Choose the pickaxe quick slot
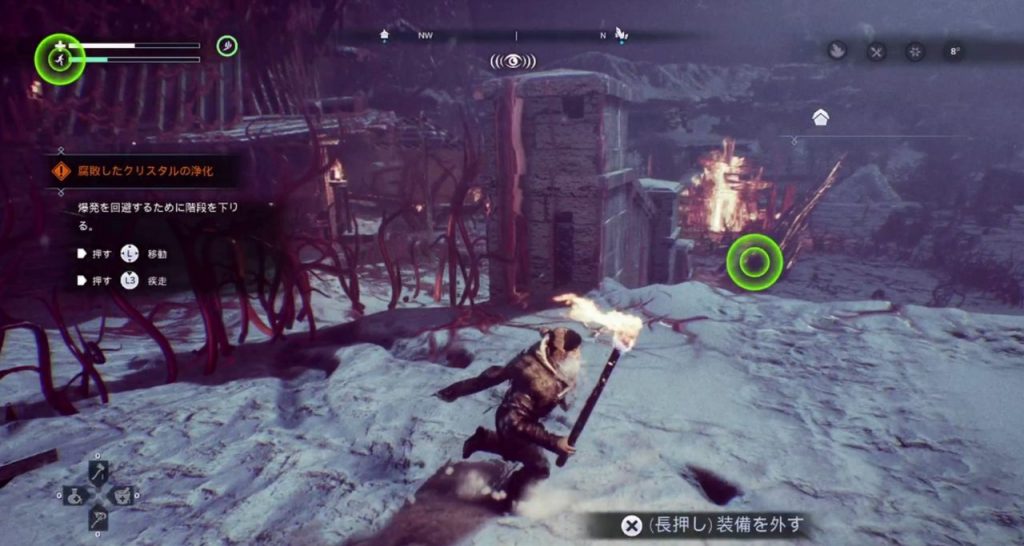The width and height of the screenshot is (1024, 546). click(x=98, y=519)
